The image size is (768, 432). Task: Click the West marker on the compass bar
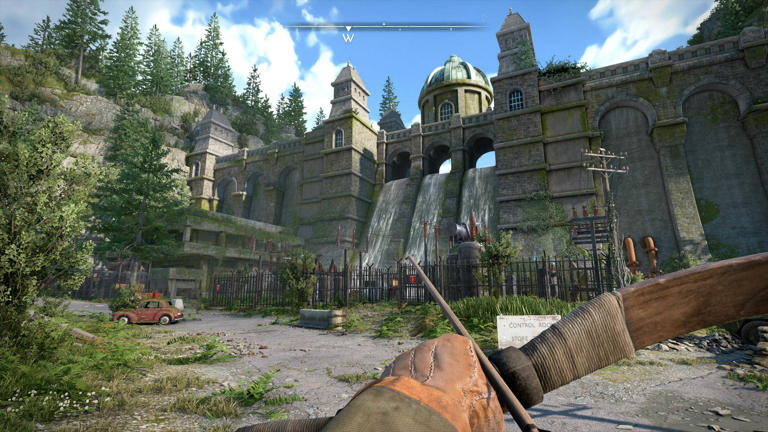(x=348, y=37)
